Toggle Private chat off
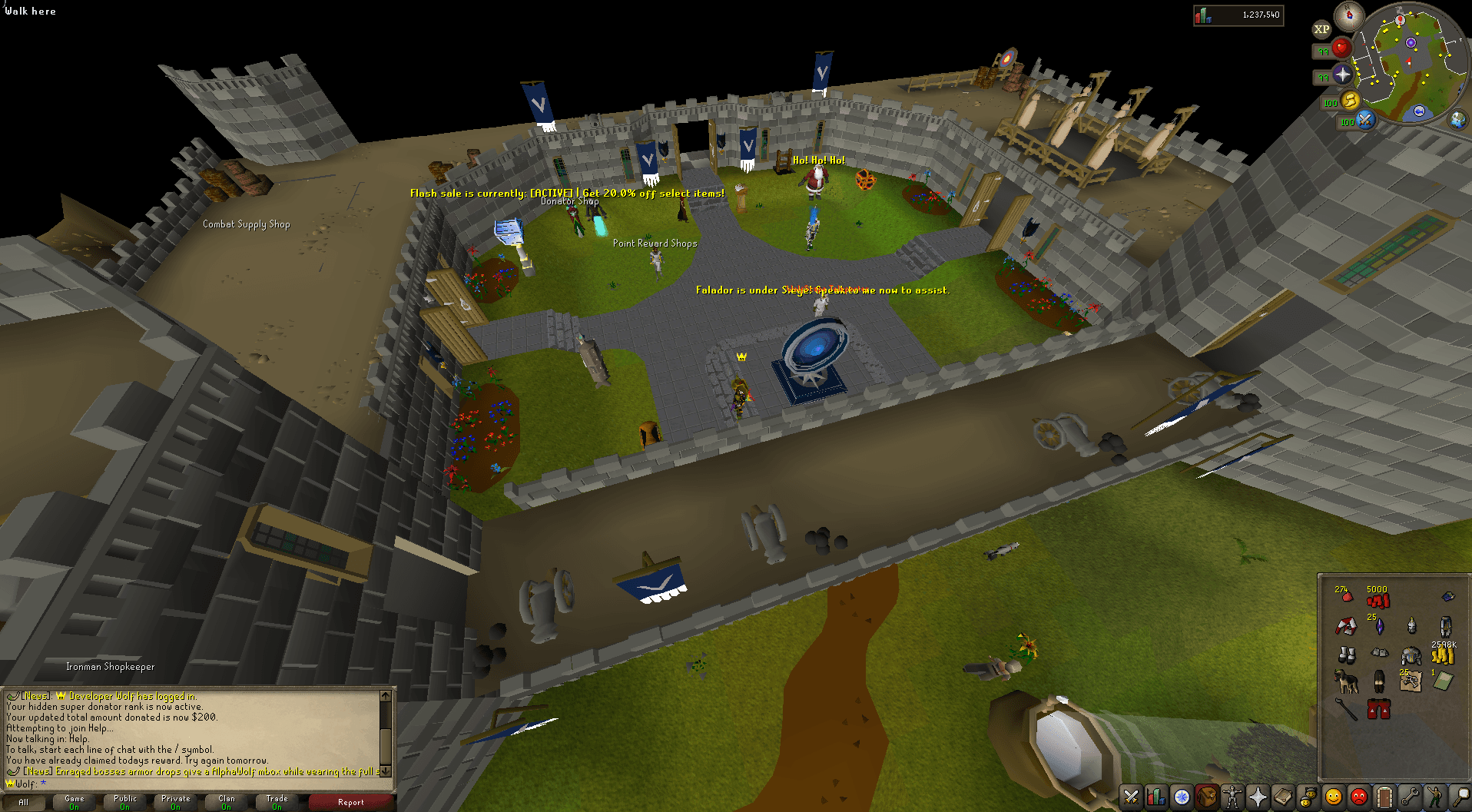Image resolution: width=1472 pixels, height=812 pixels. [175, 801]
